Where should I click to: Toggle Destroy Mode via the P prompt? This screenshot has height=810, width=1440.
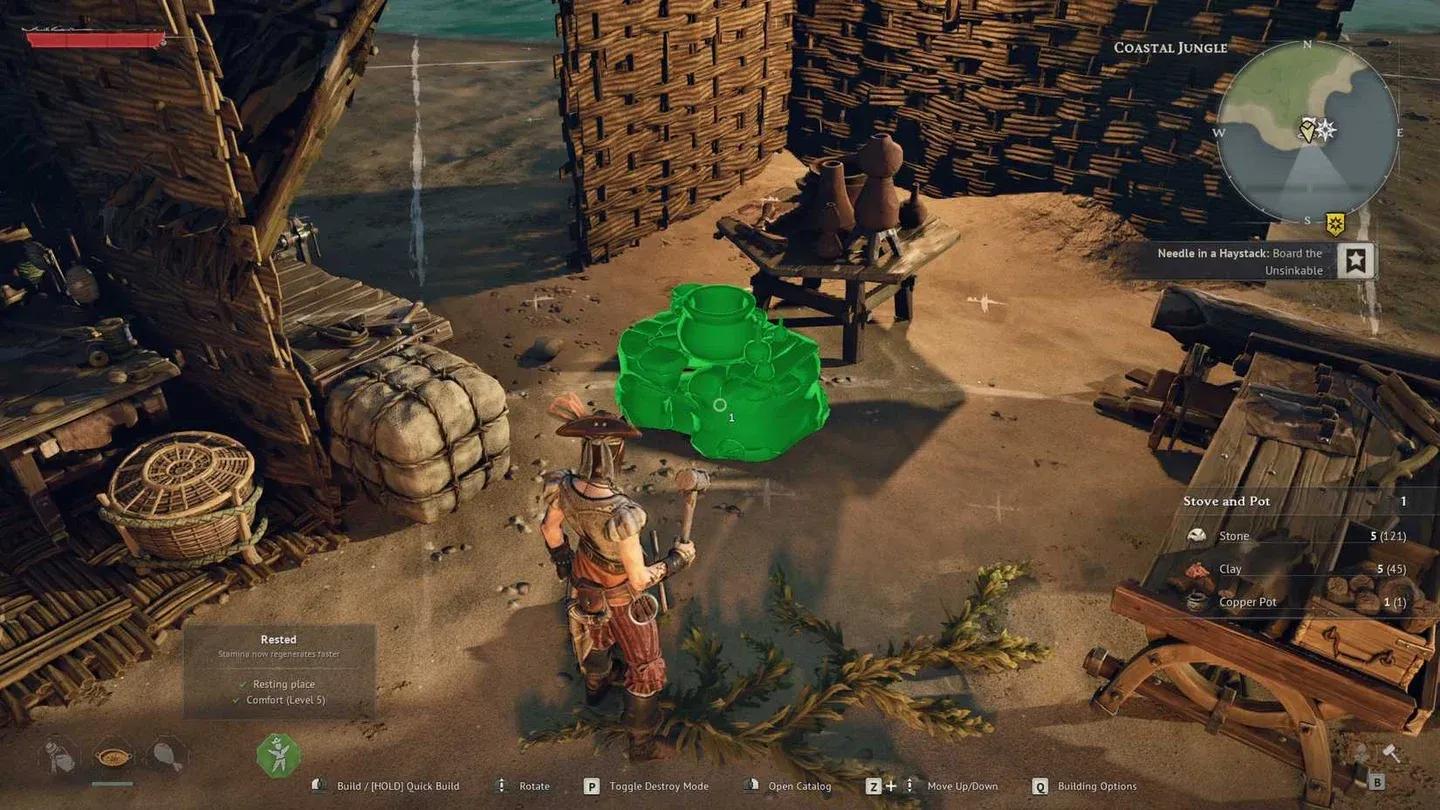click(593, 786)
